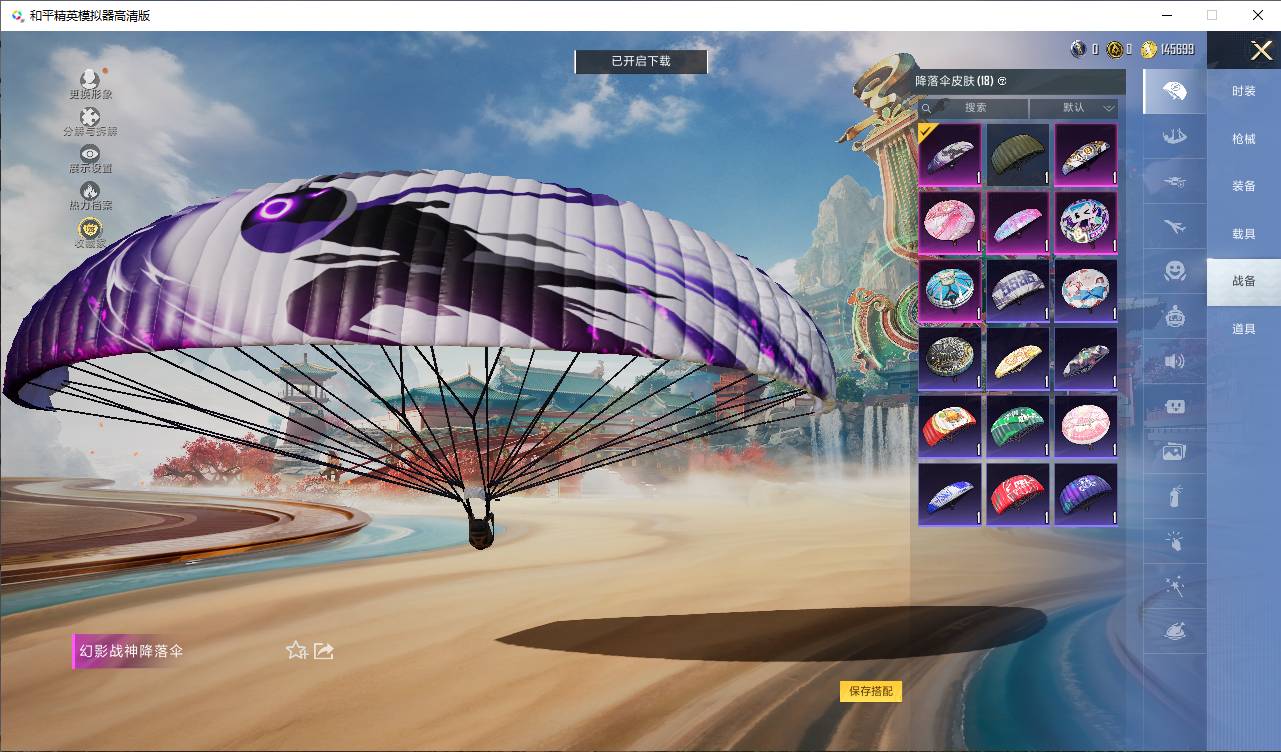Select the olive green parachute skin
1281x752 pixels.
pos(1018,154)
